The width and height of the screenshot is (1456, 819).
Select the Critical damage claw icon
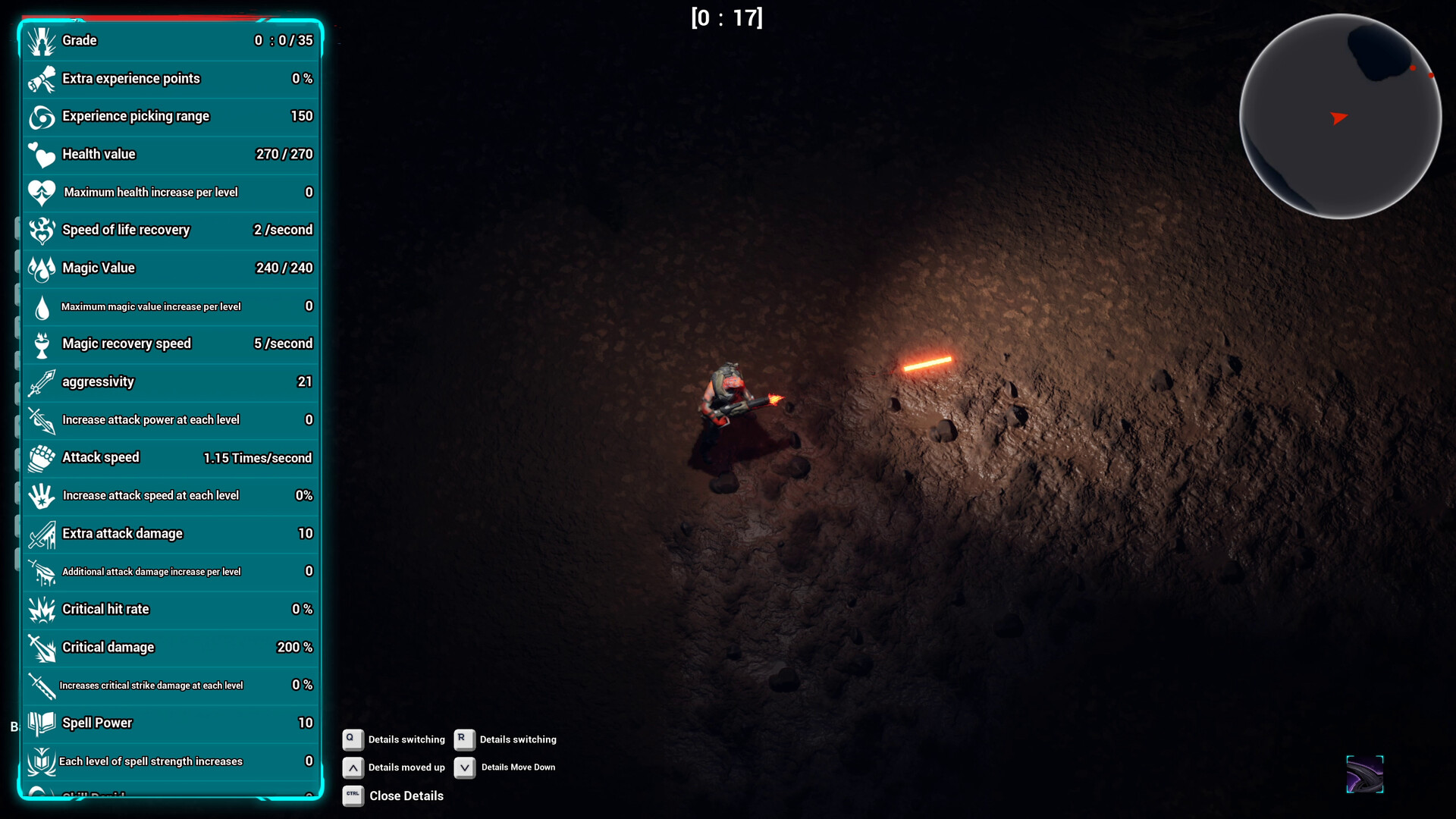(x=42, y=648)
